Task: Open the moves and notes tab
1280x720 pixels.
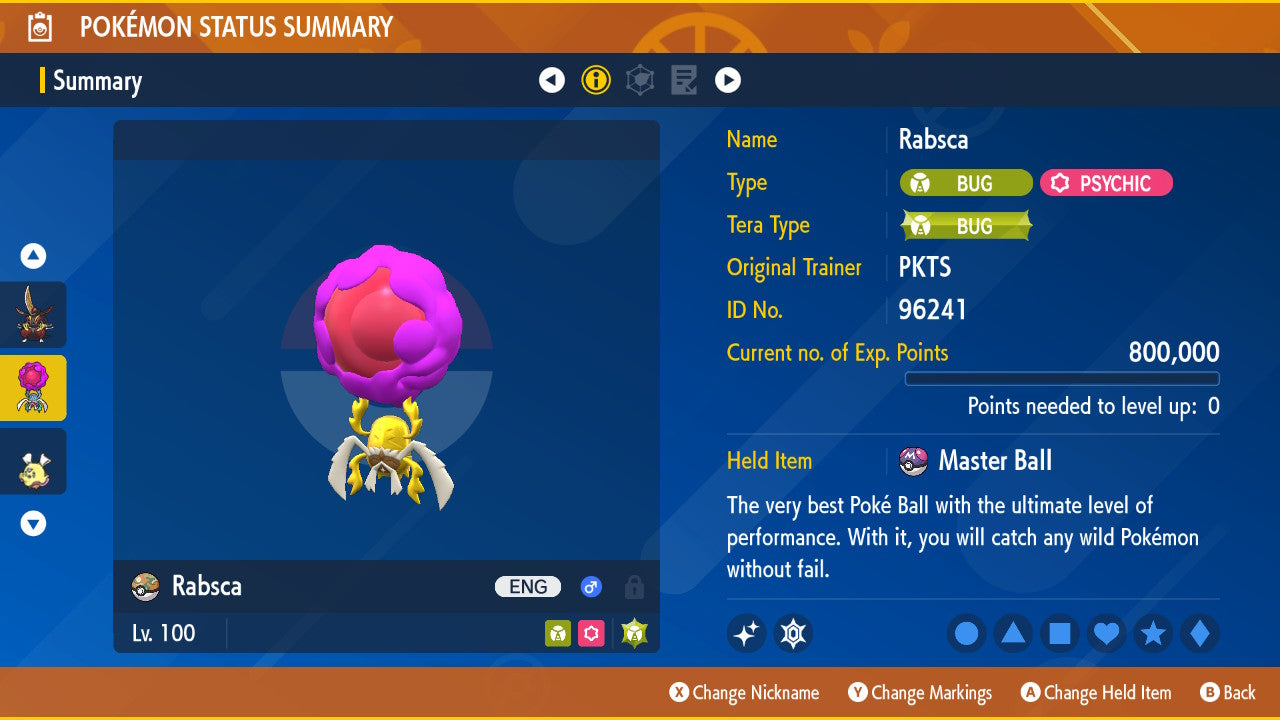Action: click(x=684, y=80)
